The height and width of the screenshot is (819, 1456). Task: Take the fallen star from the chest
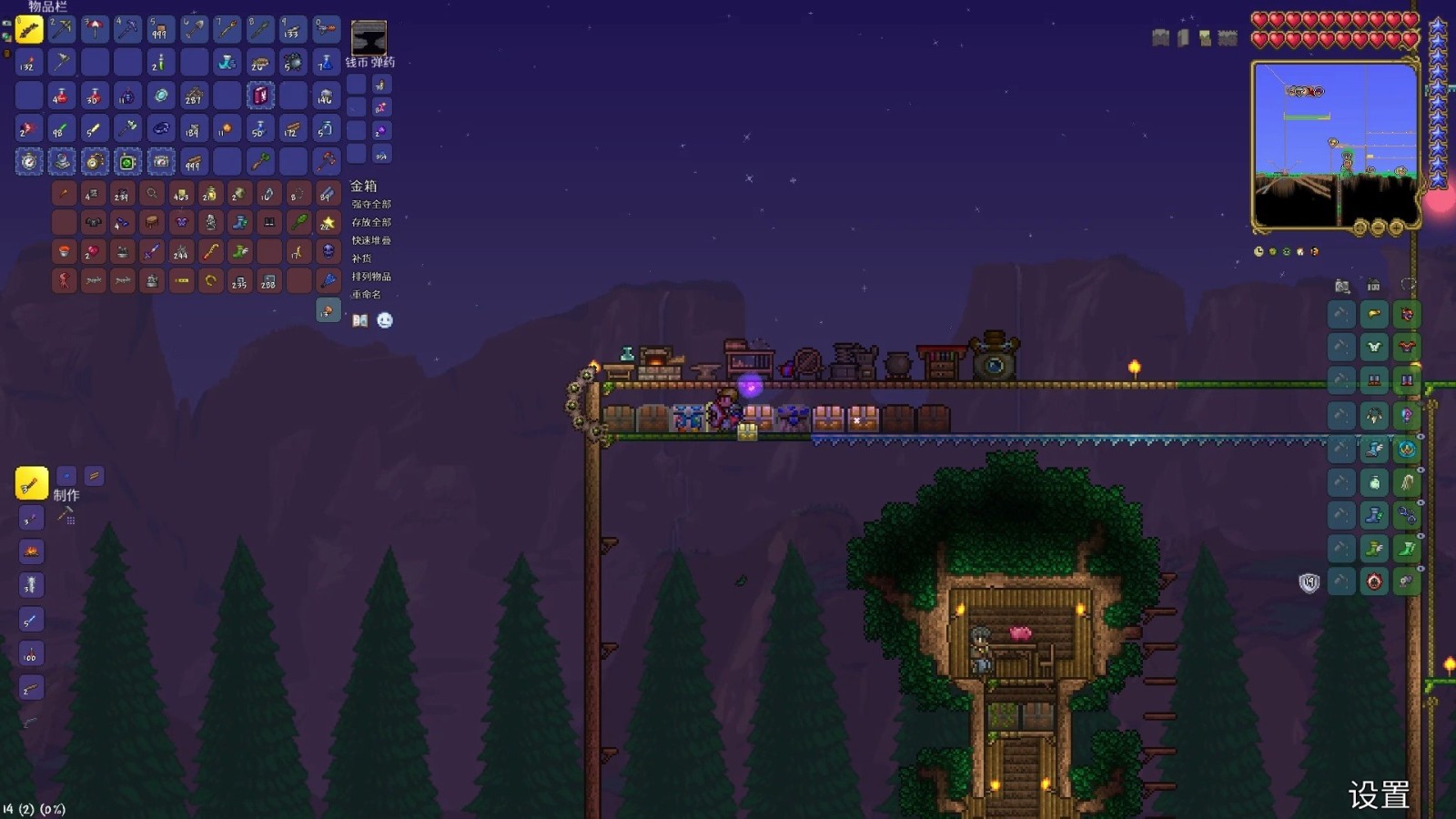328,223
